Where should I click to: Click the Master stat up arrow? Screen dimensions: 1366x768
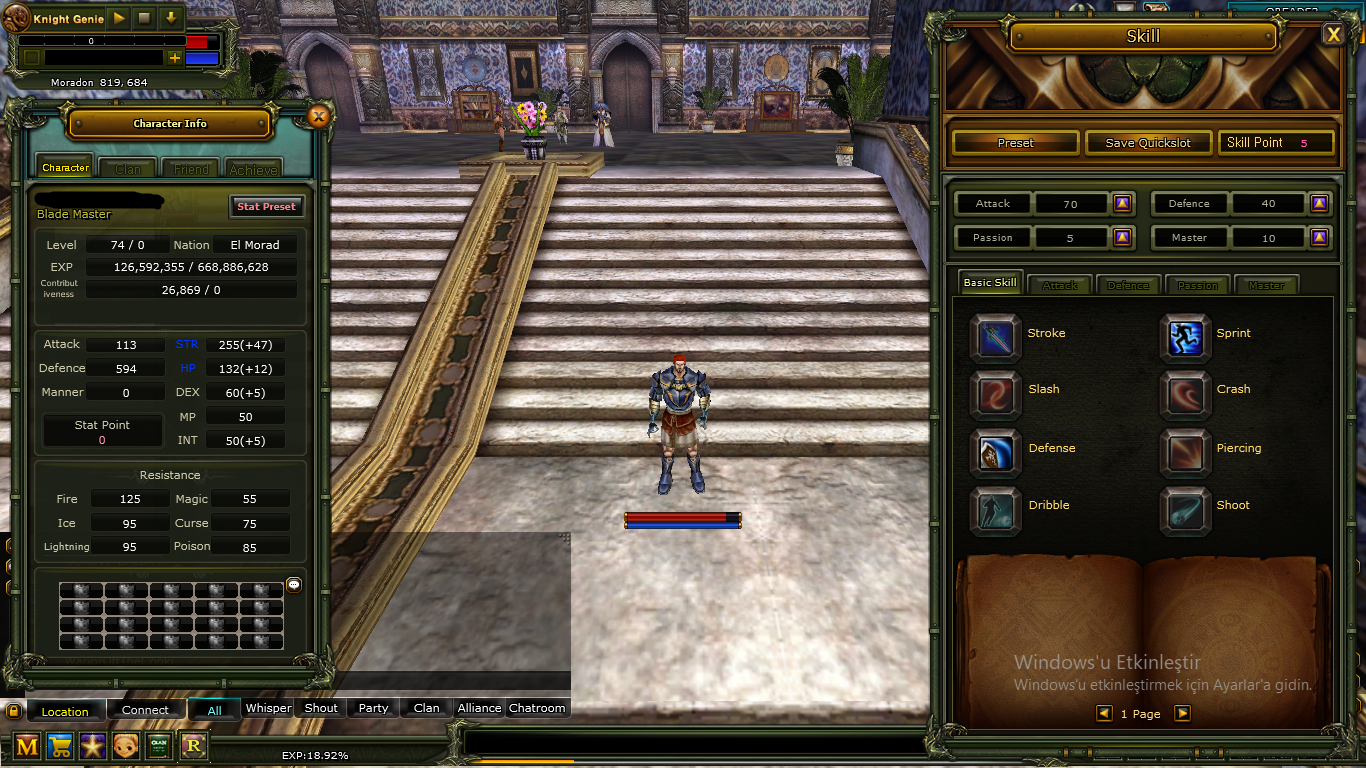[x=1319, y=237]
